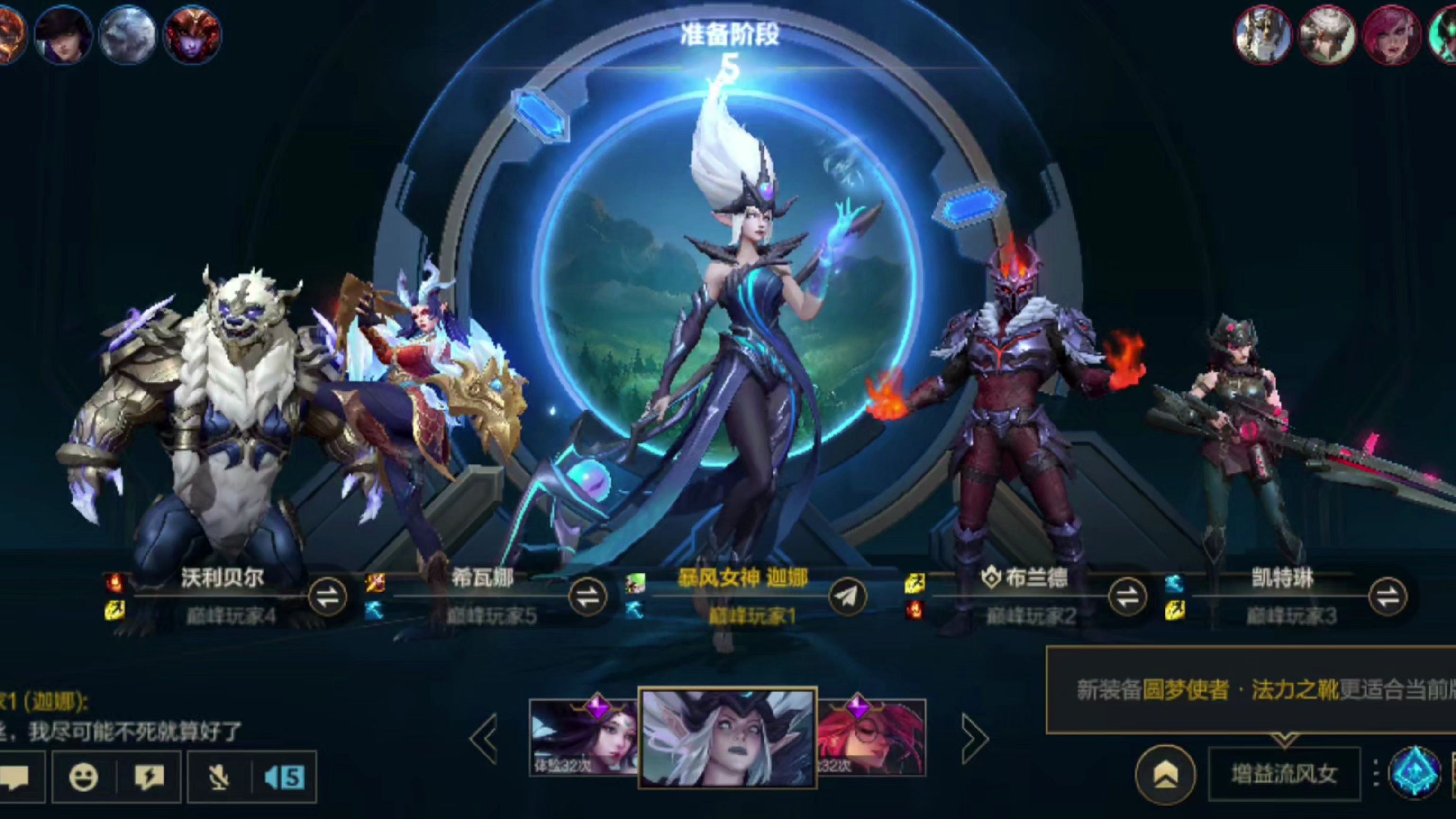Expand the panel with the double-chevron button

1165,775
